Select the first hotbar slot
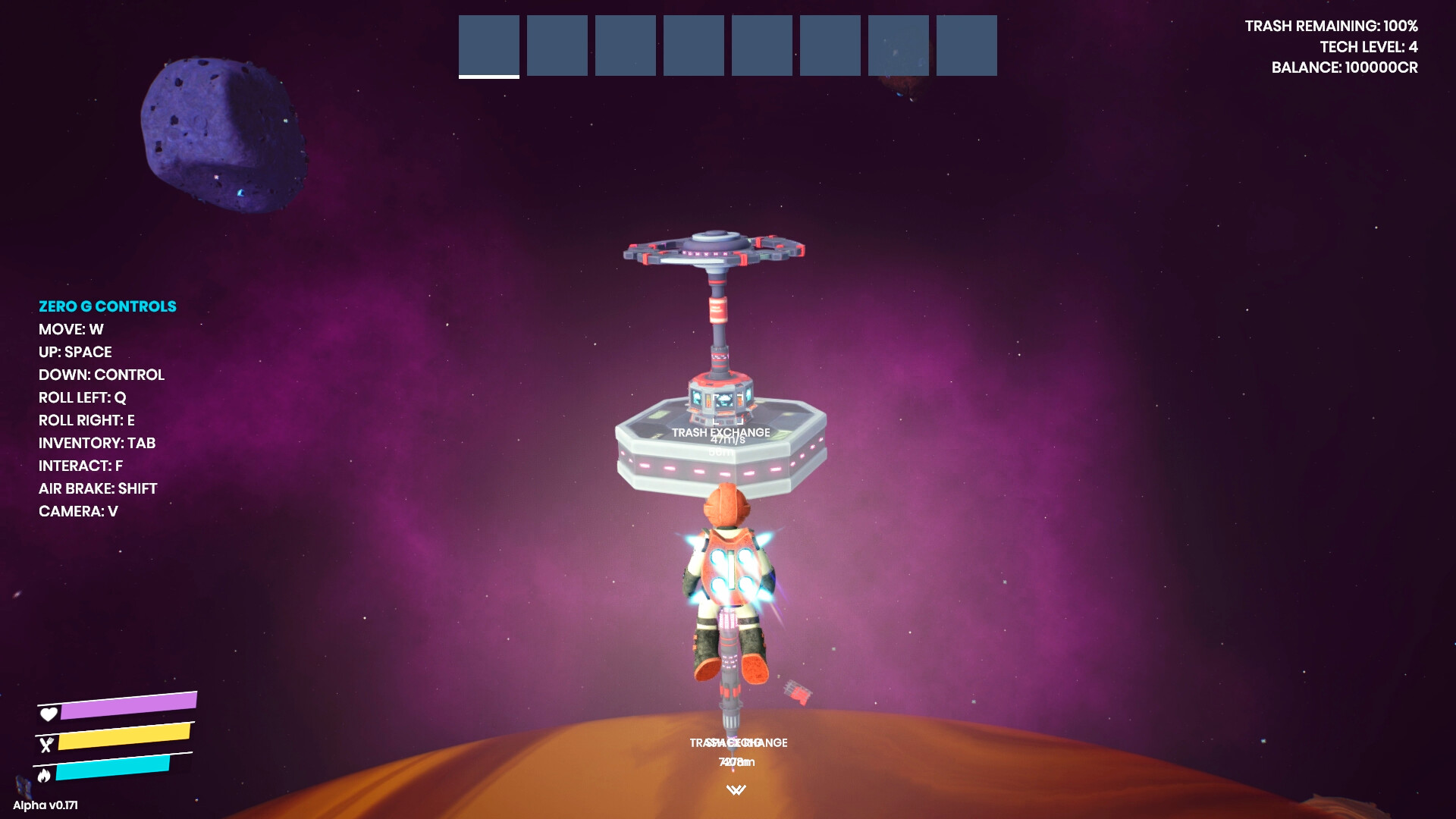This screenshot has height=819, width=1456. [488, 45]
